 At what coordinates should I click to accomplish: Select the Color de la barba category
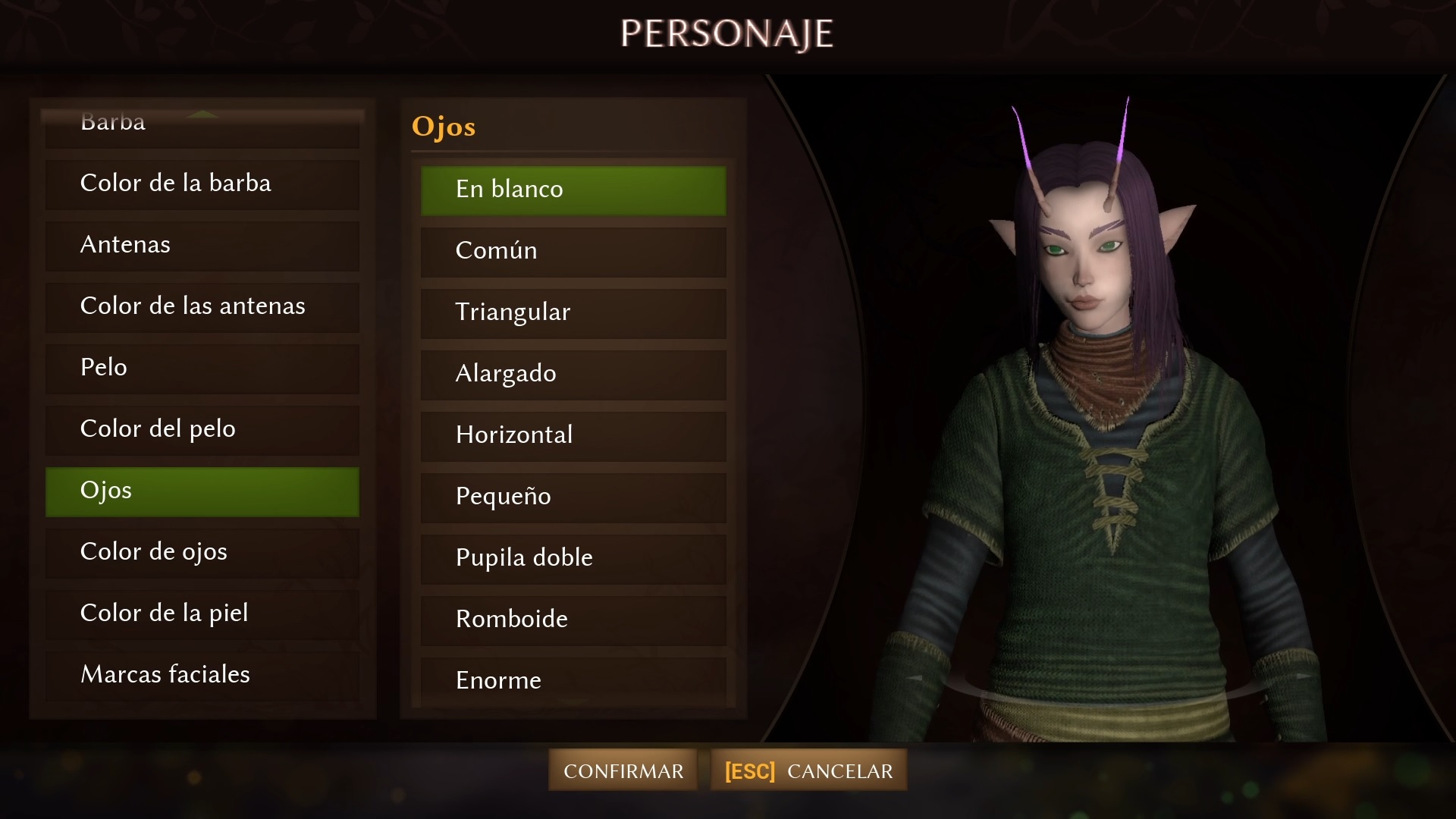(x=202, y=184)
